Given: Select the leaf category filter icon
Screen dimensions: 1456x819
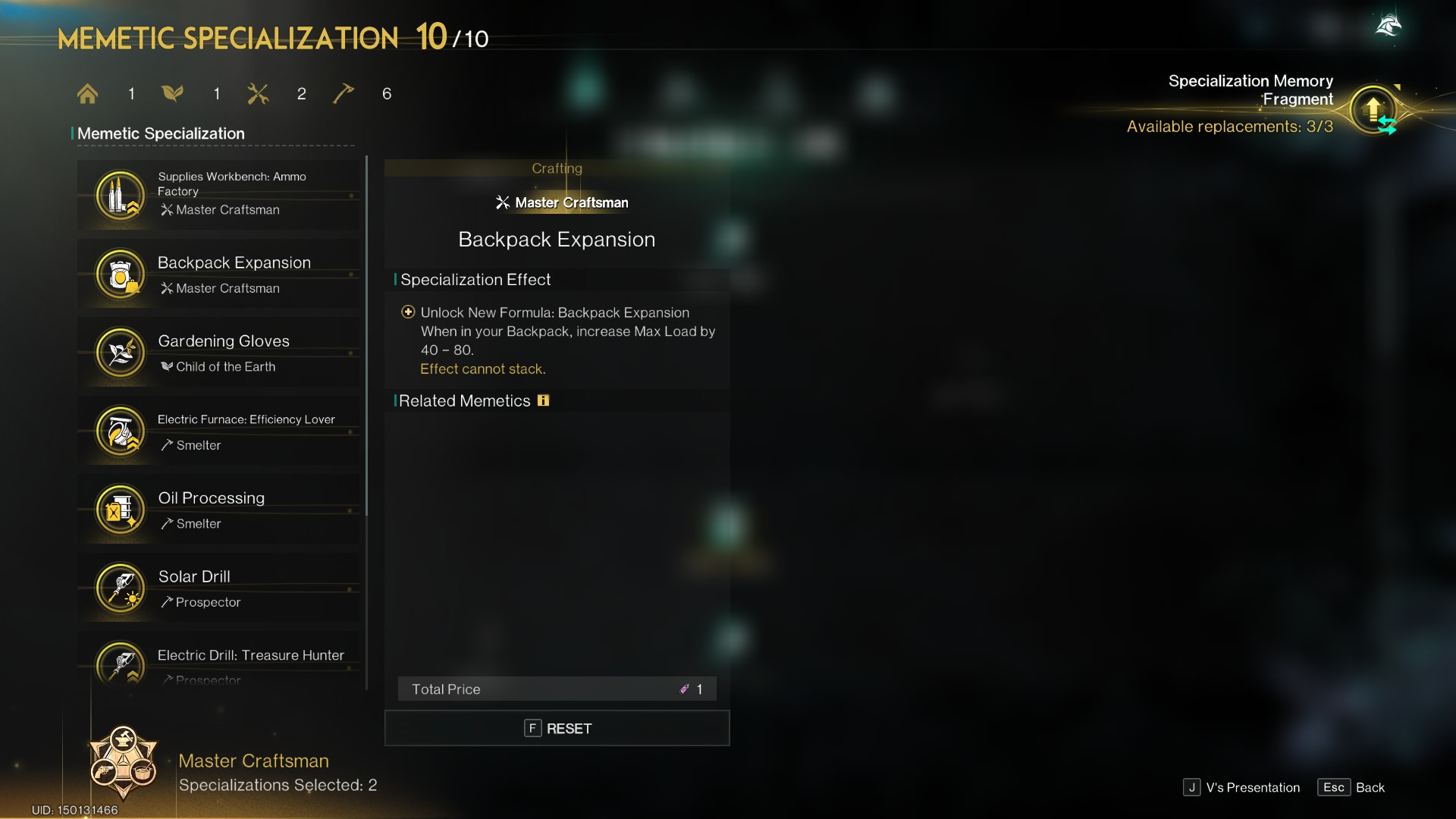Looking at the screenshot, I should pos(173,93).
